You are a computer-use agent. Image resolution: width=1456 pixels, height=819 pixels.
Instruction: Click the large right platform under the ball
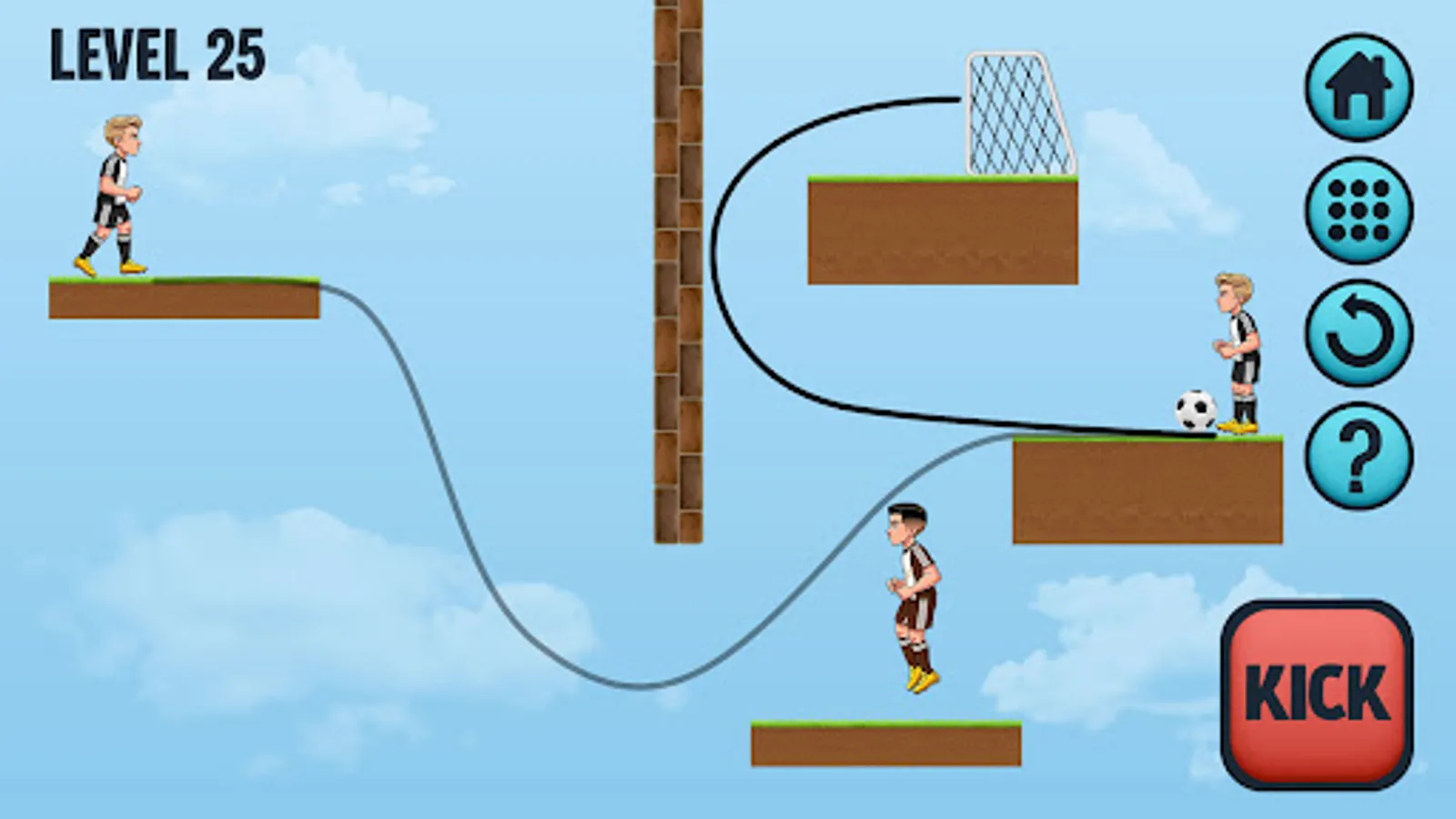tap(1147, 491)
